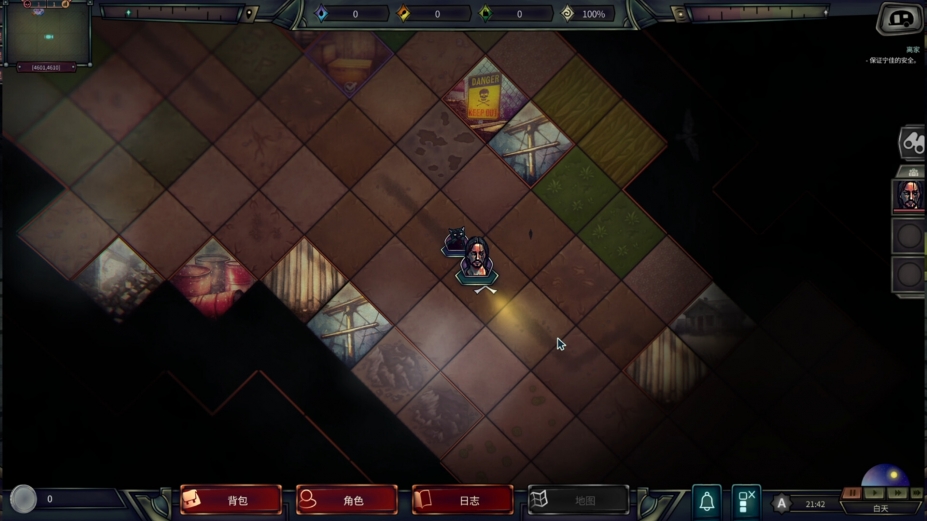This screenshot has height=521, width=927.
Task: Open the 日志 journal
Action: (462, 500)
